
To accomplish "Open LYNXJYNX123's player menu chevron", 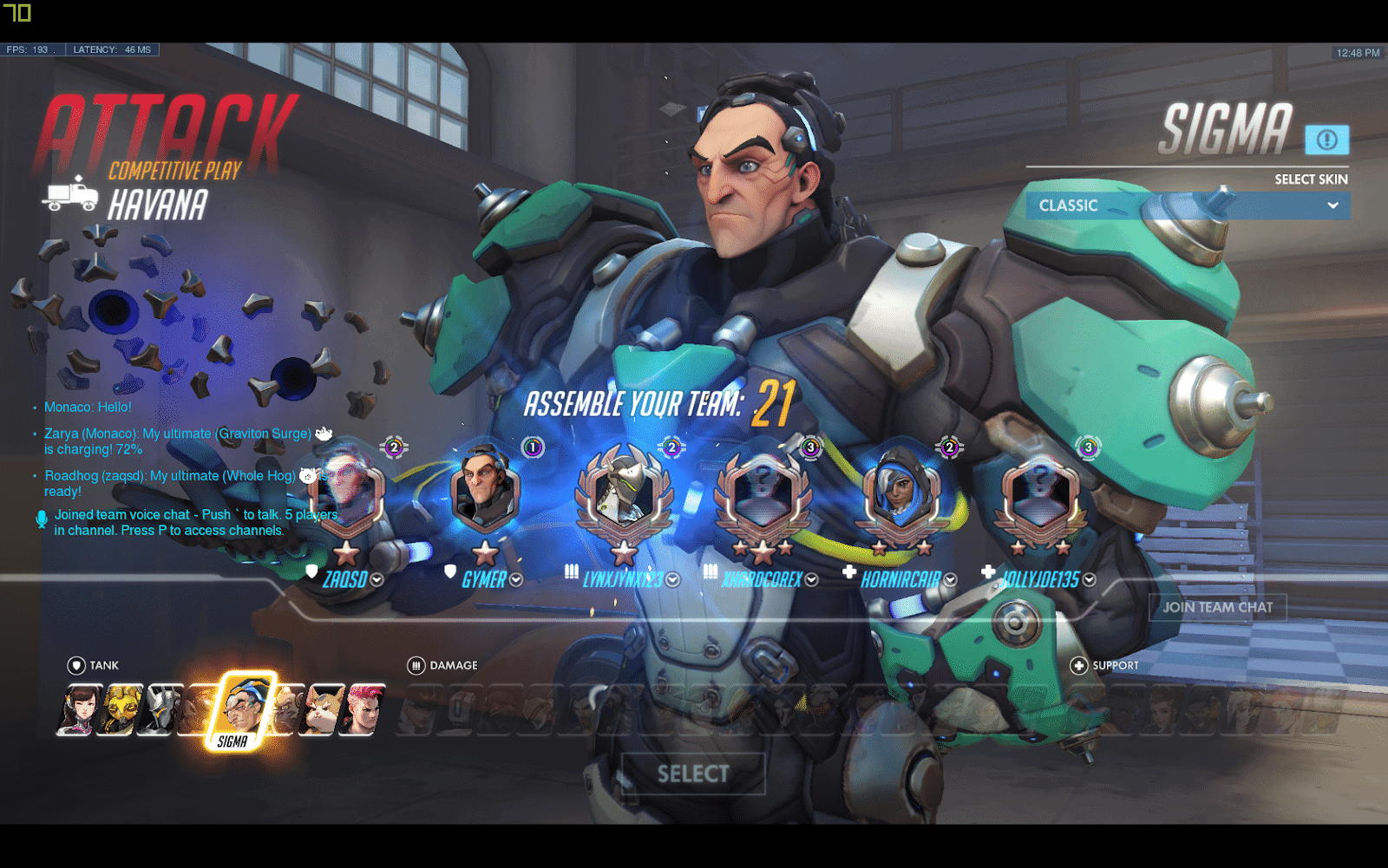I will (x=674, y=581).
